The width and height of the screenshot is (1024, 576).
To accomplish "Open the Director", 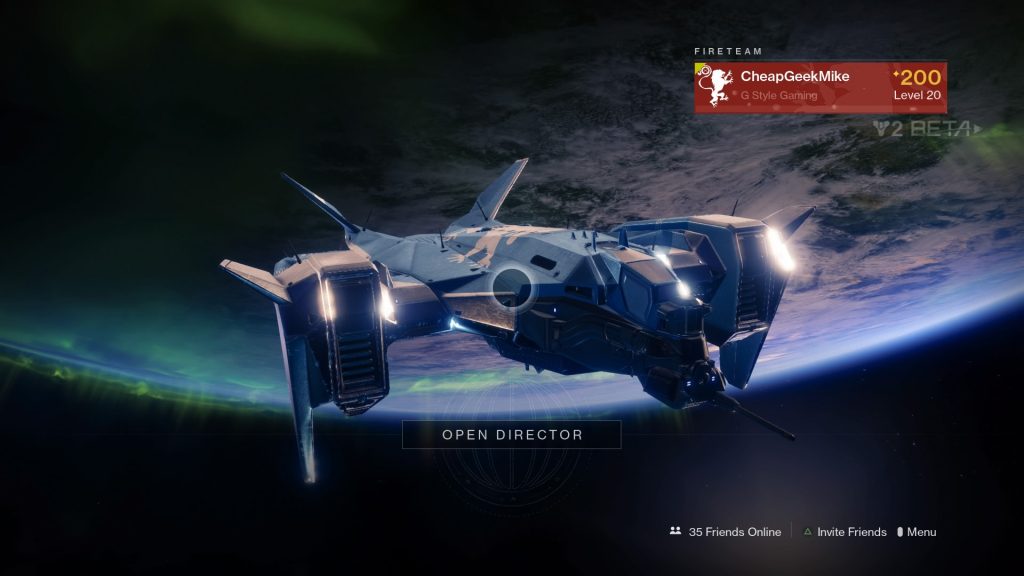I will coord(512,435).
